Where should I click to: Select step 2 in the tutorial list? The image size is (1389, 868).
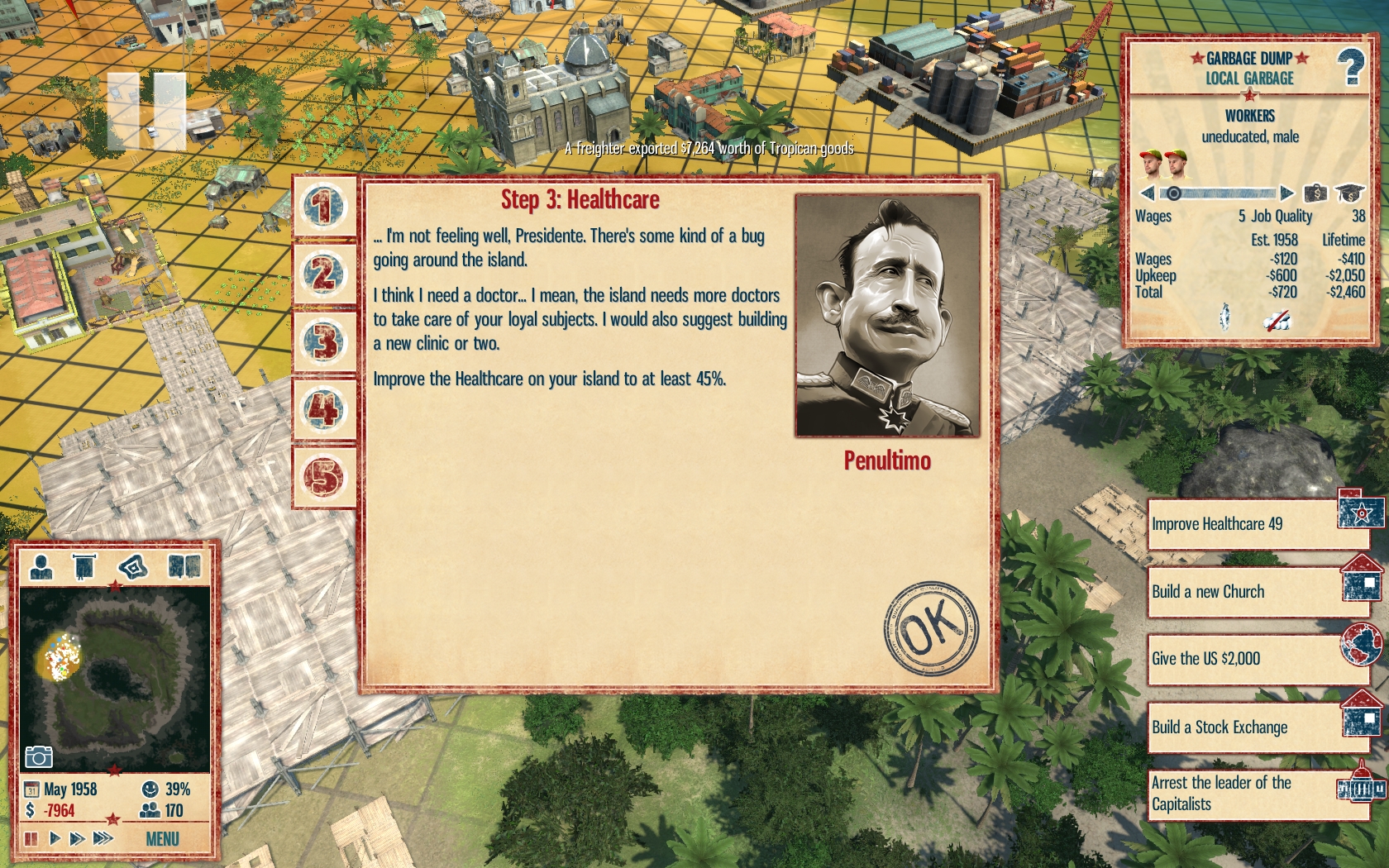pyautogui.click(x=324, y=274)
